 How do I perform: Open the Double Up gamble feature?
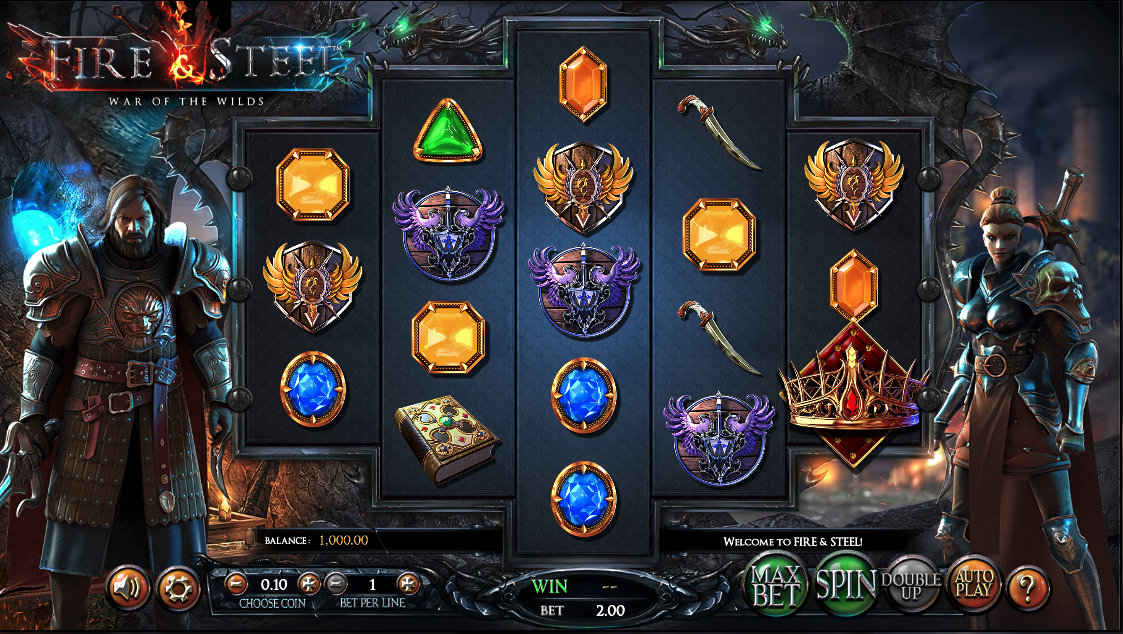[x=910, y=585]
